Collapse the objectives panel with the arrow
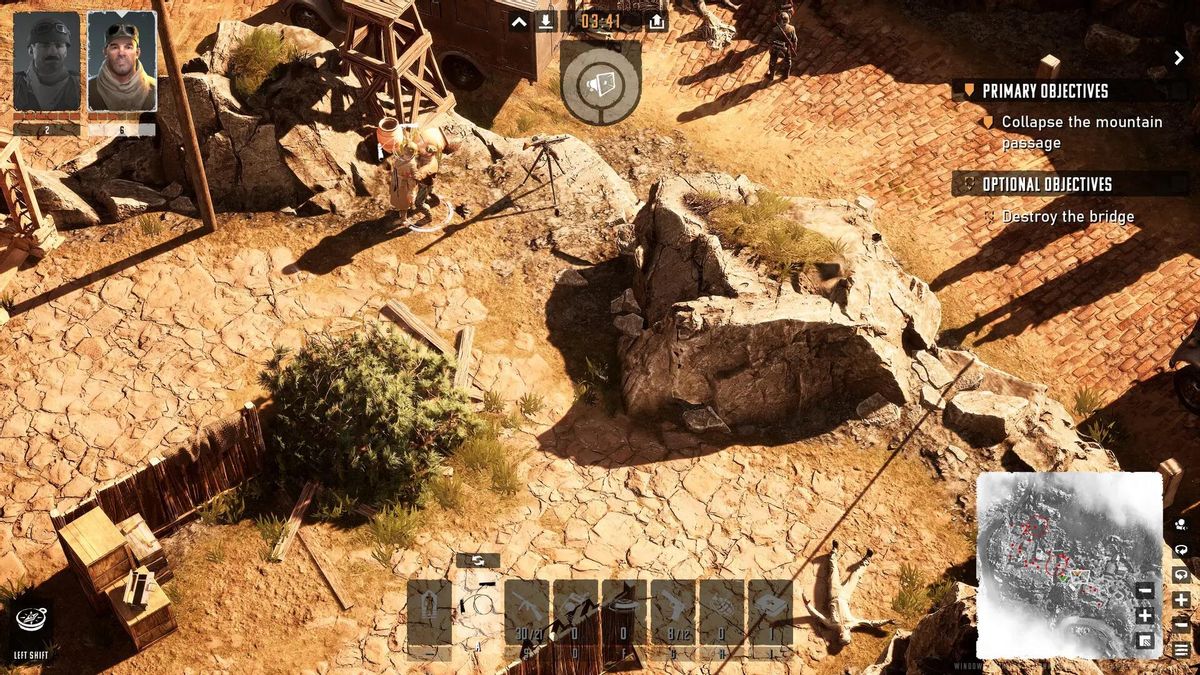This screenshot has width=1200, height=675. click(1179, 58)
